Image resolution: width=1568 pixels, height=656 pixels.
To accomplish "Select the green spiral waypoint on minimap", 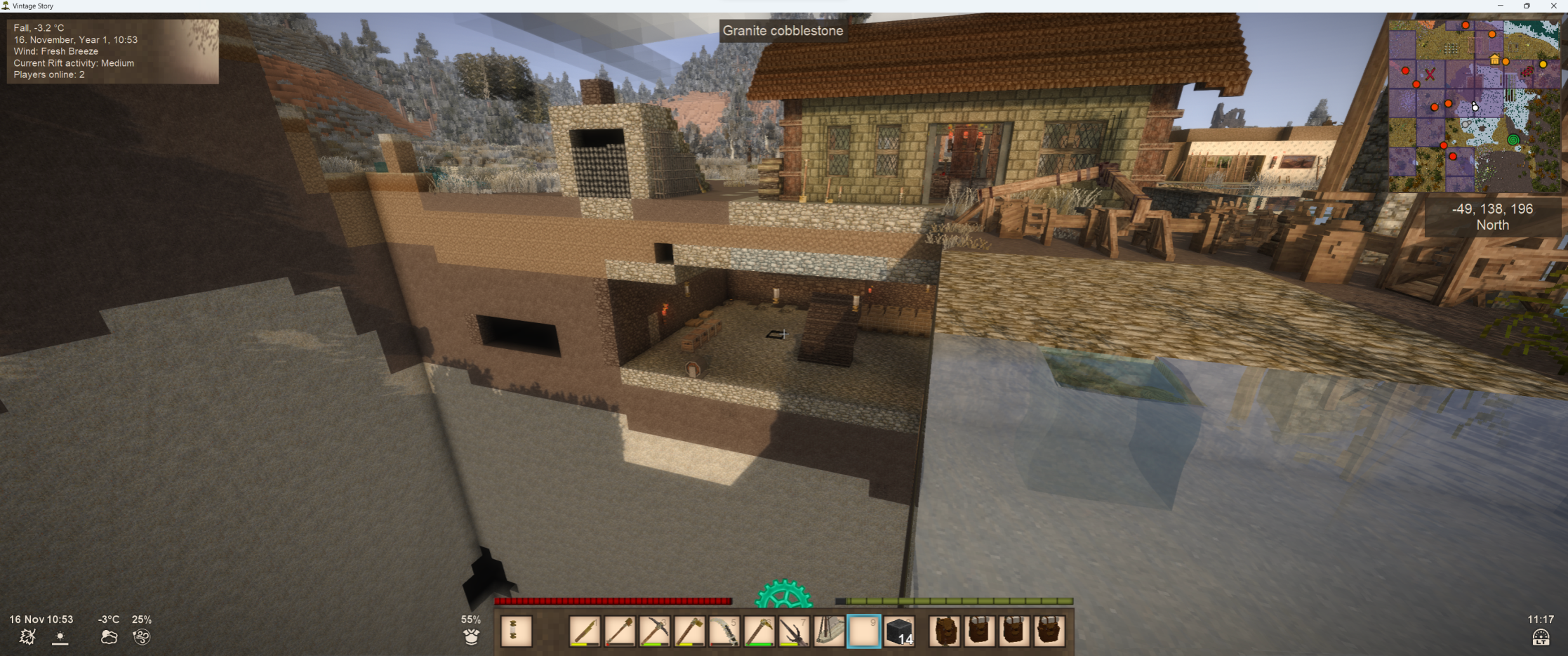I will 1513,140.
